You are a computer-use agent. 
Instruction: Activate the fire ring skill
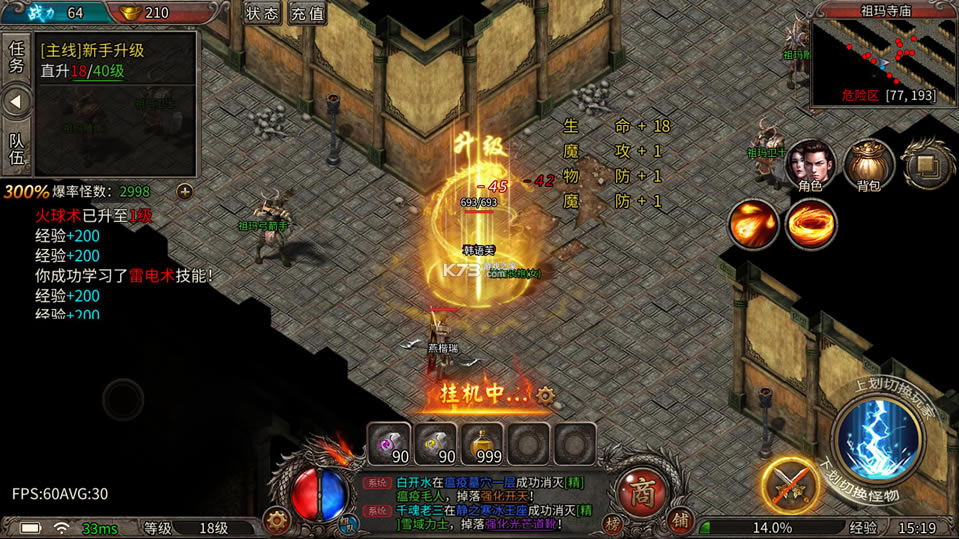tap(811, 223)
